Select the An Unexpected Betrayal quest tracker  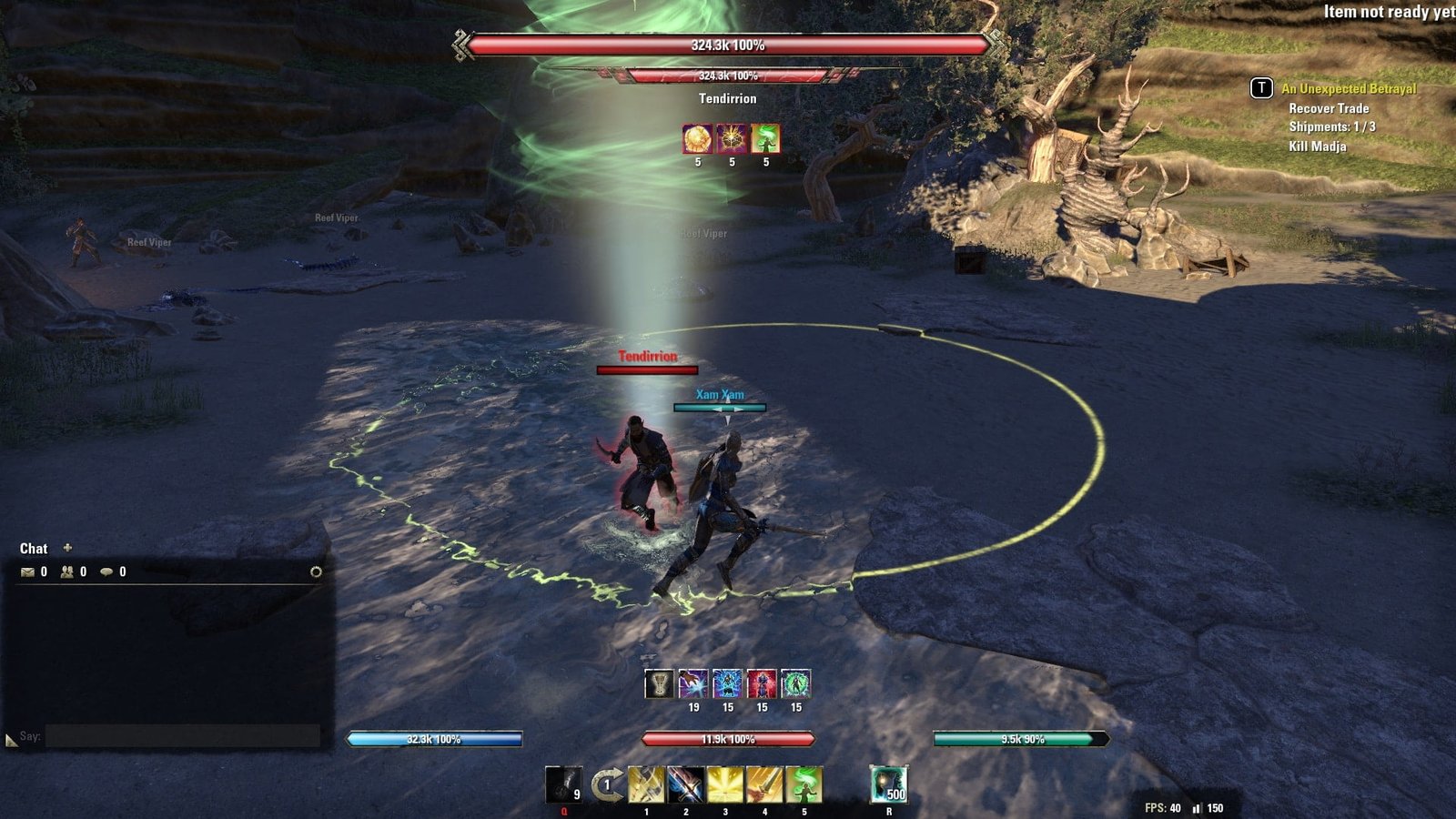pos(1348,88)
